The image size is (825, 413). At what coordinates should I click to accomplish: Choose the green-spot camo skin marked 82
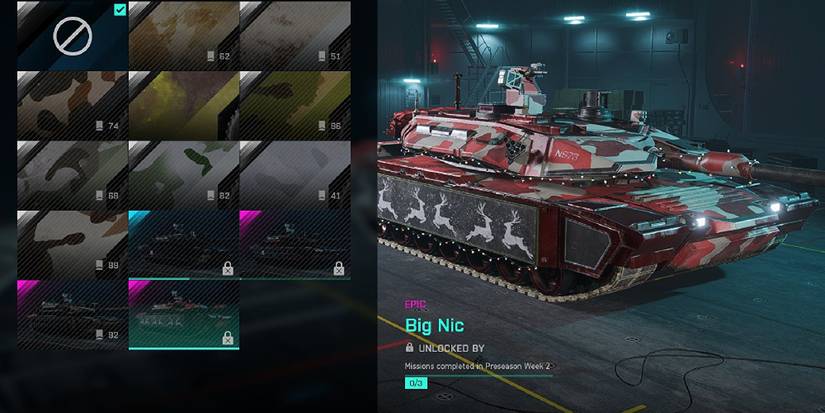point(184,173)
